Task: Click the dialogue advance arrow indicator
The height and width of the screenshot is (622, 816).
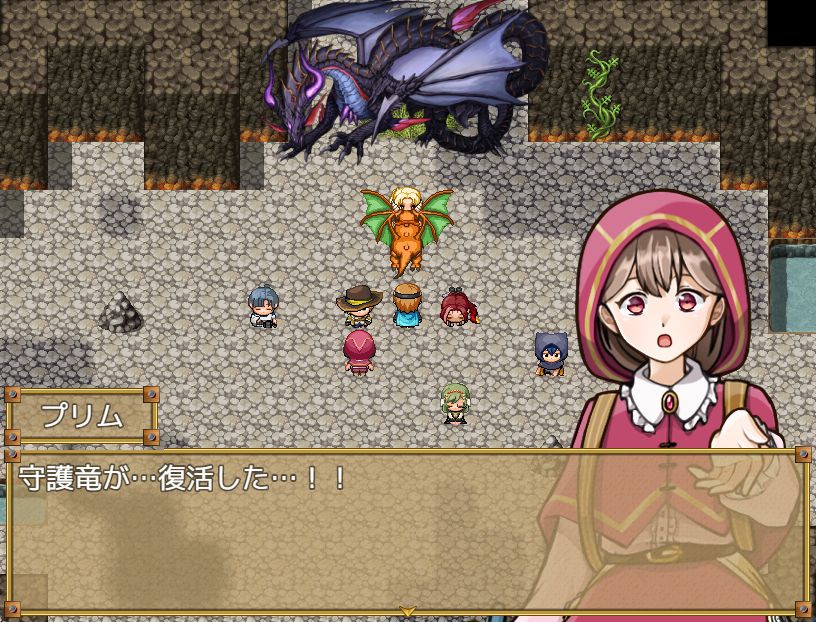Action: pyautogui.click(x=407, y=610)
